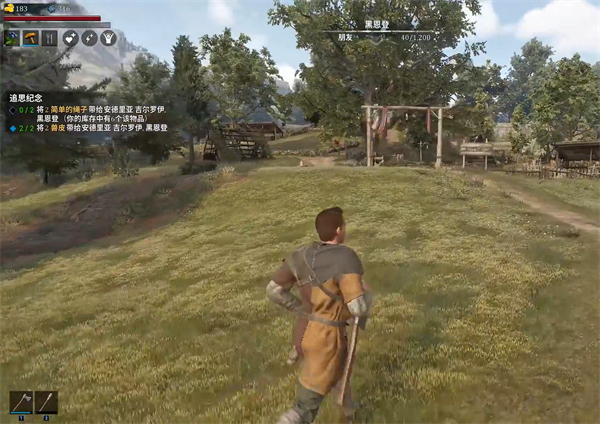
Task: Equip the spear in hotbar slot 2
Action: tap(46, 402)
